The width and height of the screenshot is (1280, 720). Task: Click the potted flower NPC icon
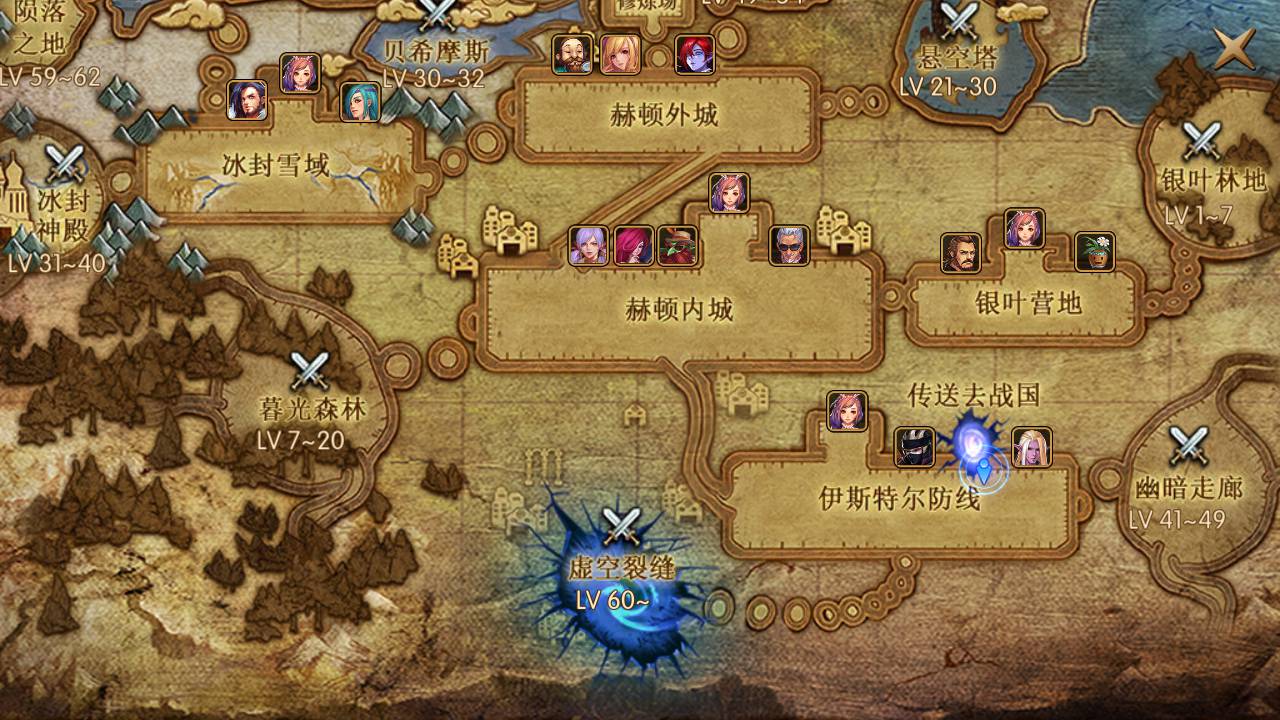tap(1094, 252)
